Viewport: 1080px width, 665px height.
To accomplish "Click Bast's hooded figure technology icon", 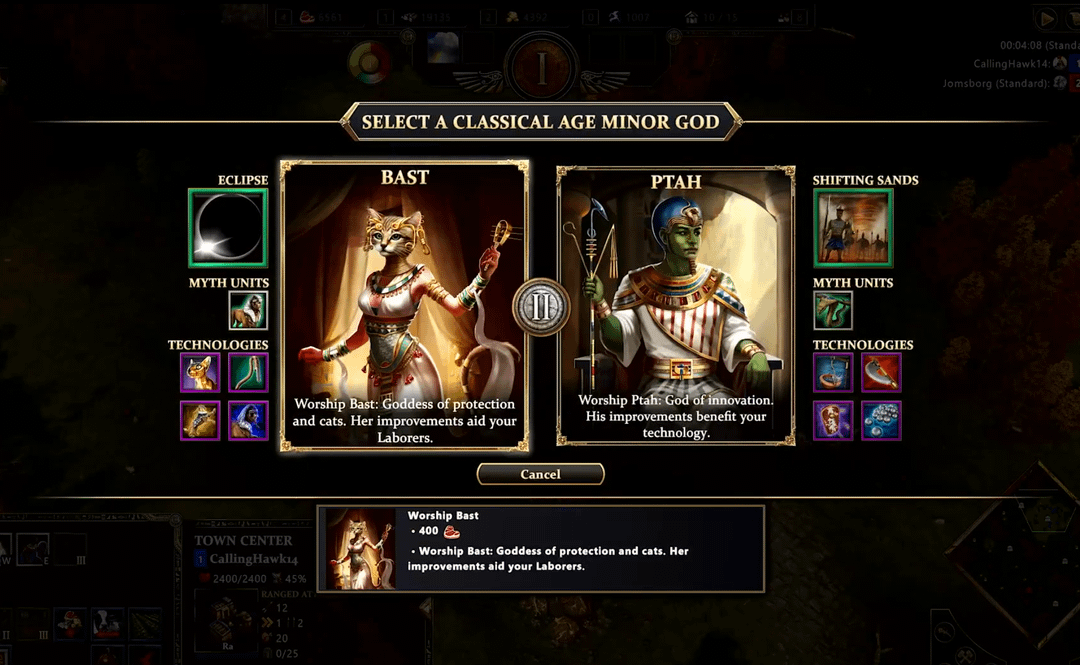I will point(248,421).
